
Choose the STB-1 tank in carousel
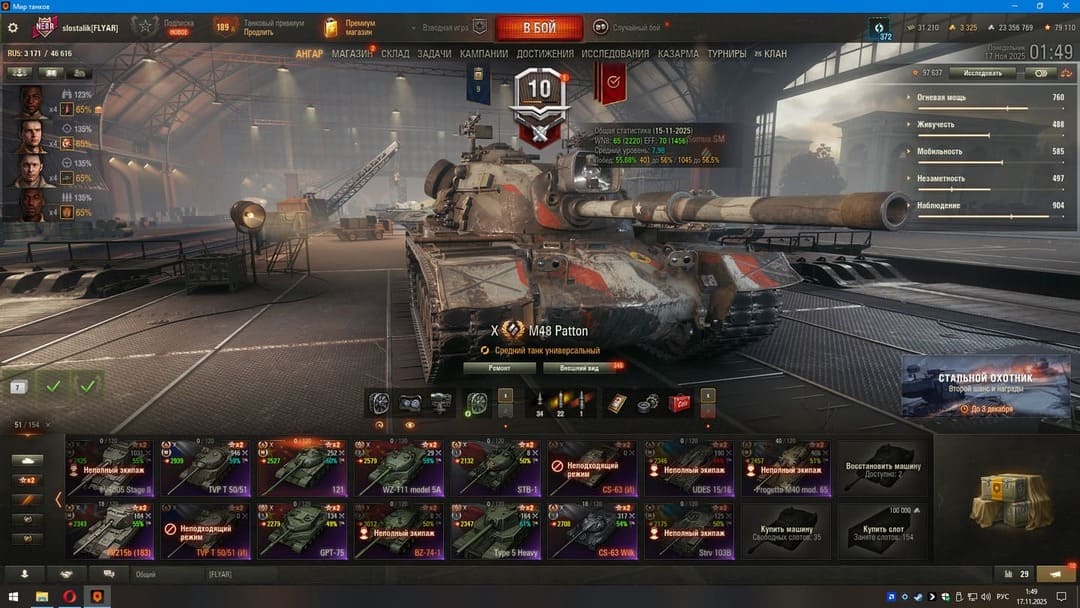(x=497, y=468)
